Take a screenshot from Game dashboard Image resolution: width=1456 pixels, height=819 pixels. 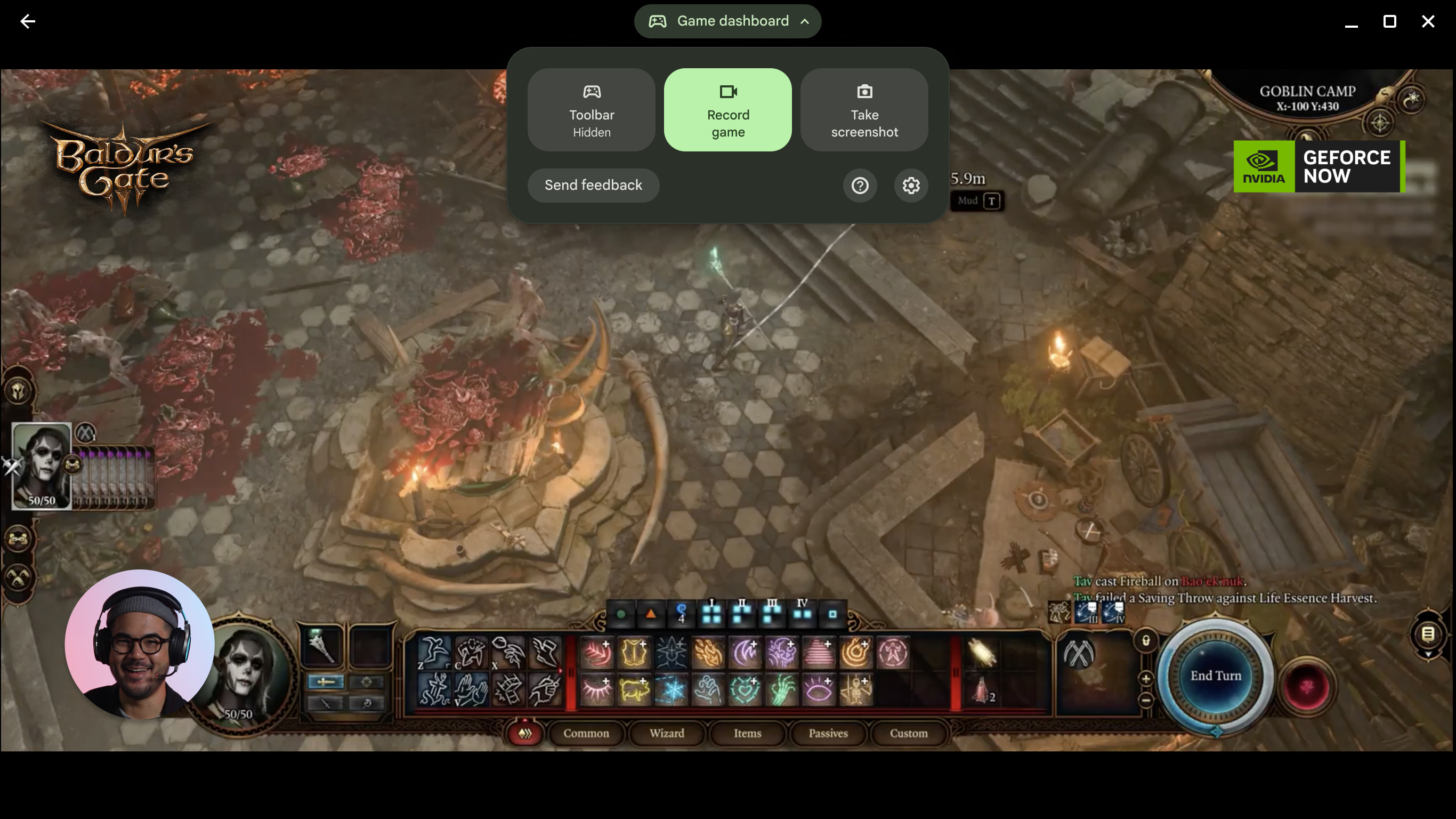(x=864, y=110)
